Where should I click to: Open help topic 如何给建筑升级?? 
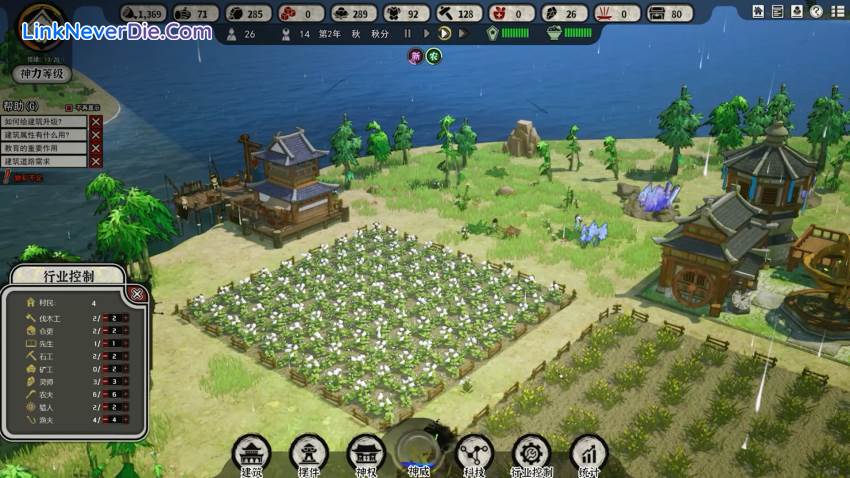pyautogui.click(x=43, y=122)
